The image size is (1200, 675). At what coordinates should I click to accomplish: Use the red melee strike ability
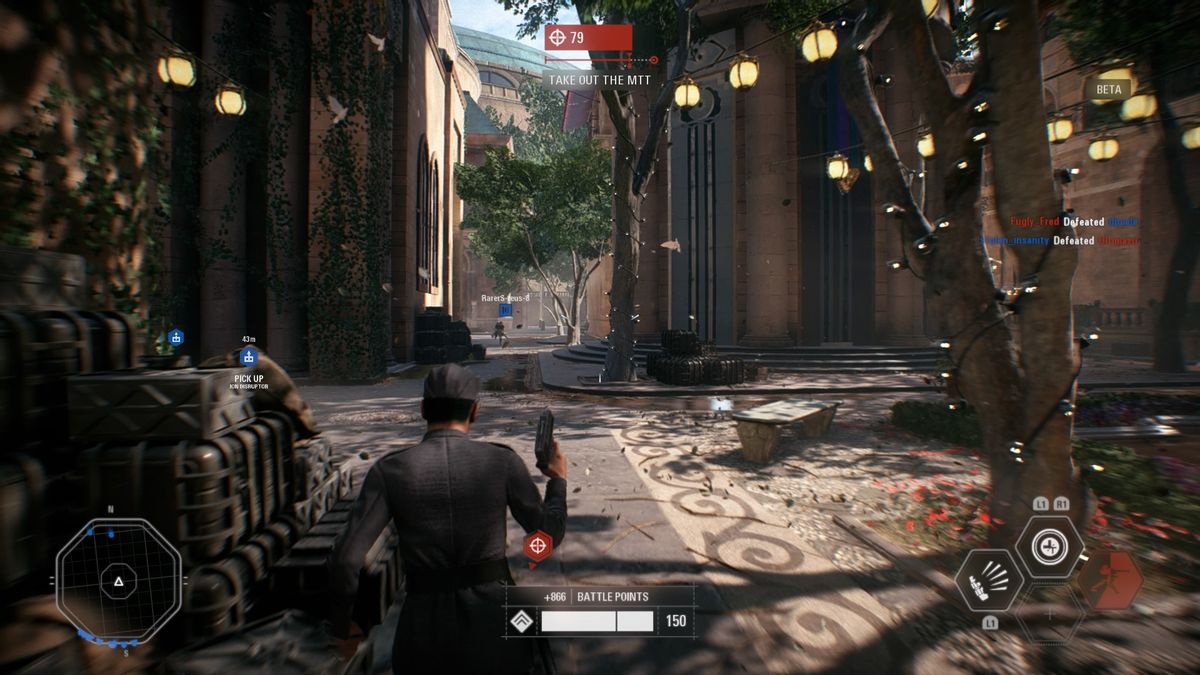1110,581
